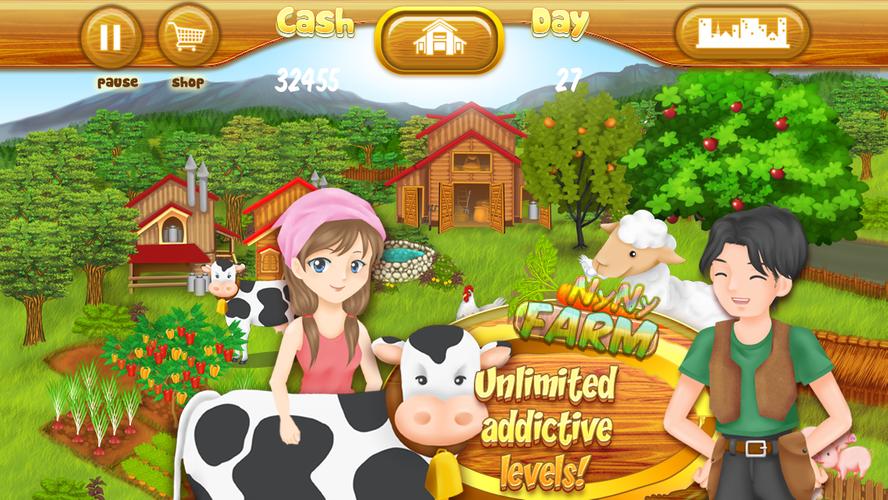This screenshot has width=888, height=500.
Task: Open the city skyline button
Action: pyautogui.click(x=742, y=34)
